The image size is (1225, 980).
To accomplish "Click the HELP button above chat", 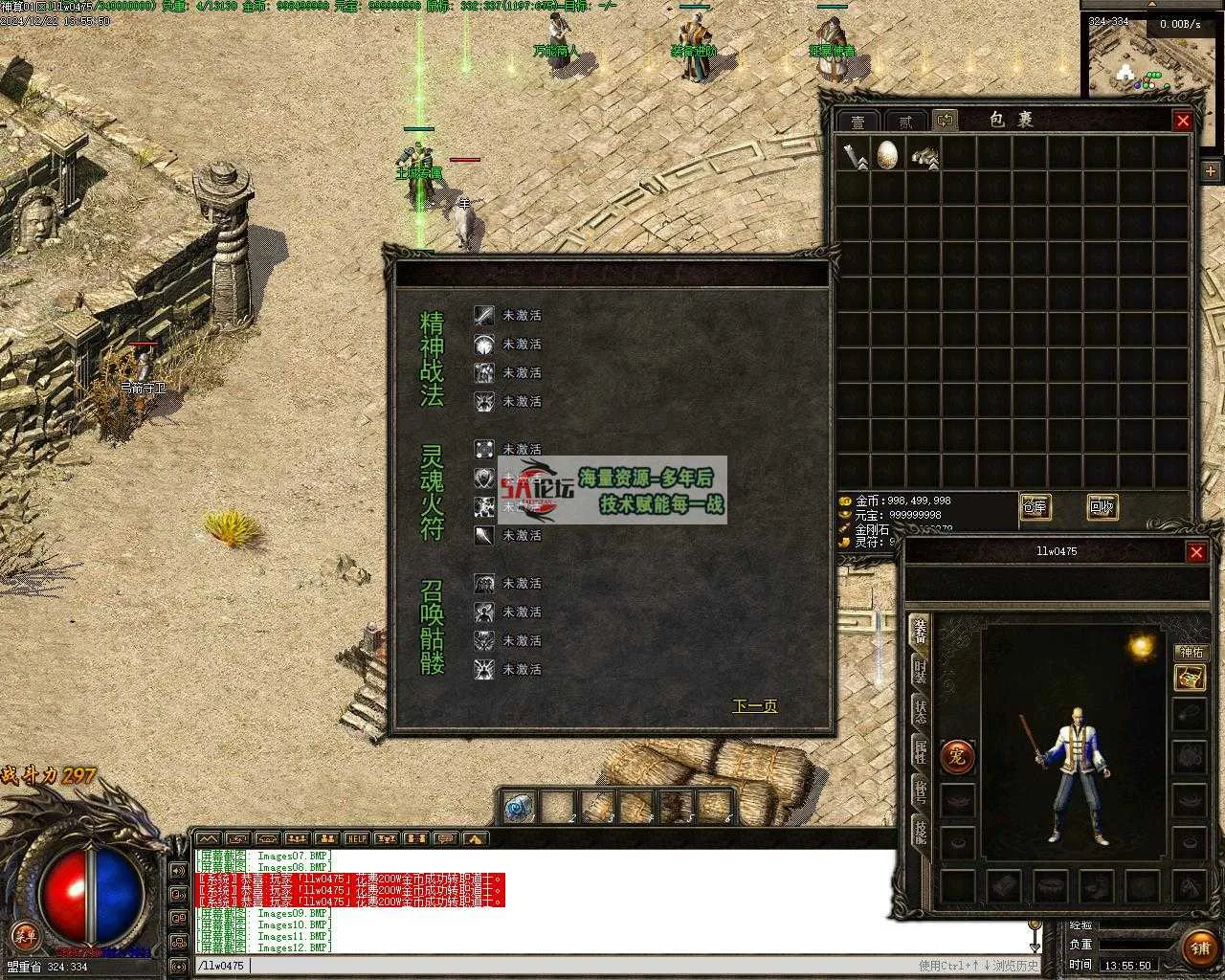I will (357, 839).
